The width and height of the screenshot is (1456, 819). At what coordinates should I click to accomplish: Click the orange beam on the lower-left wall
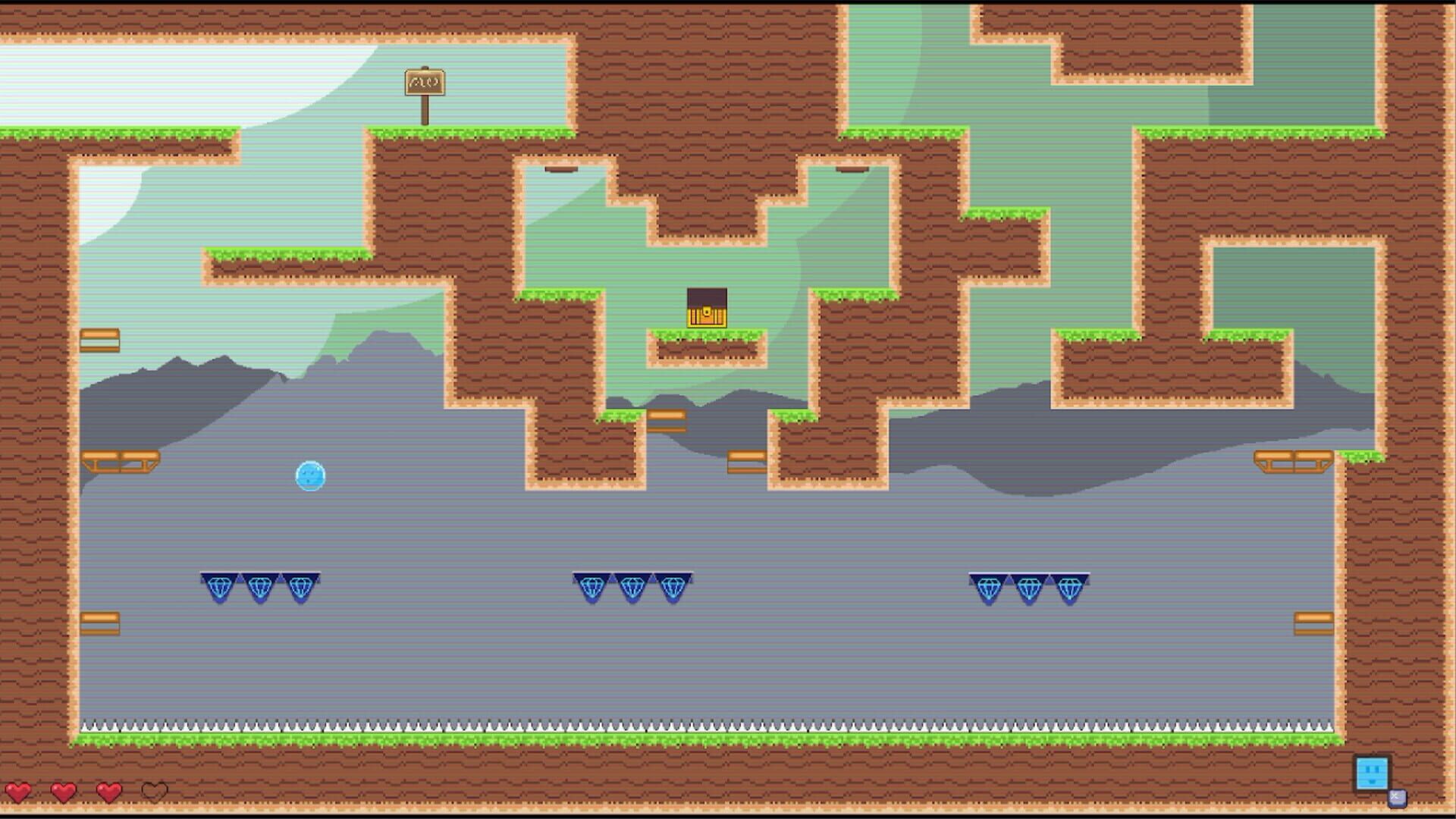101,622
